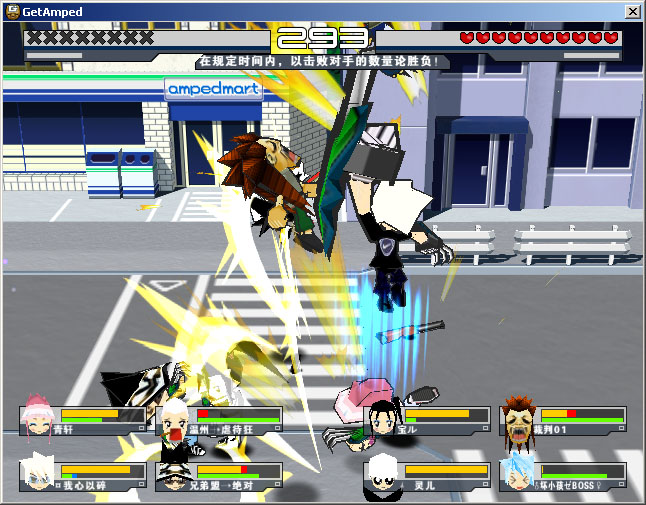This screenshot has width=646, height=505.
Task: Pick player 宝儿's black-haired portrait
Action: tap(383, 419)
